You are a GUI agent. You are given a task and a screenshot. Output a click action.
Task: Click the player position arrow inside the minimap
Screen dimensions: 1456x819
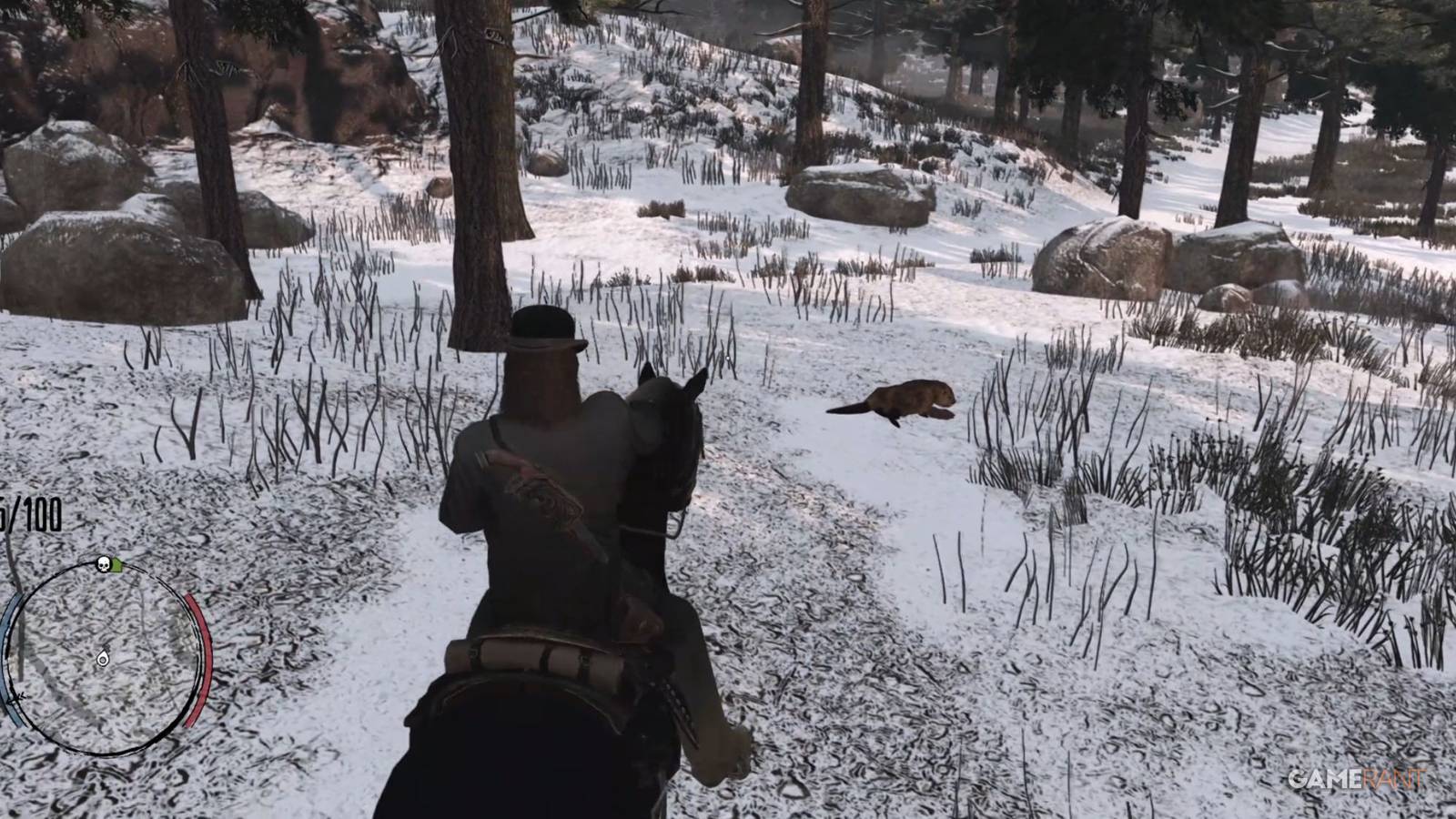[x=103, y=659]
